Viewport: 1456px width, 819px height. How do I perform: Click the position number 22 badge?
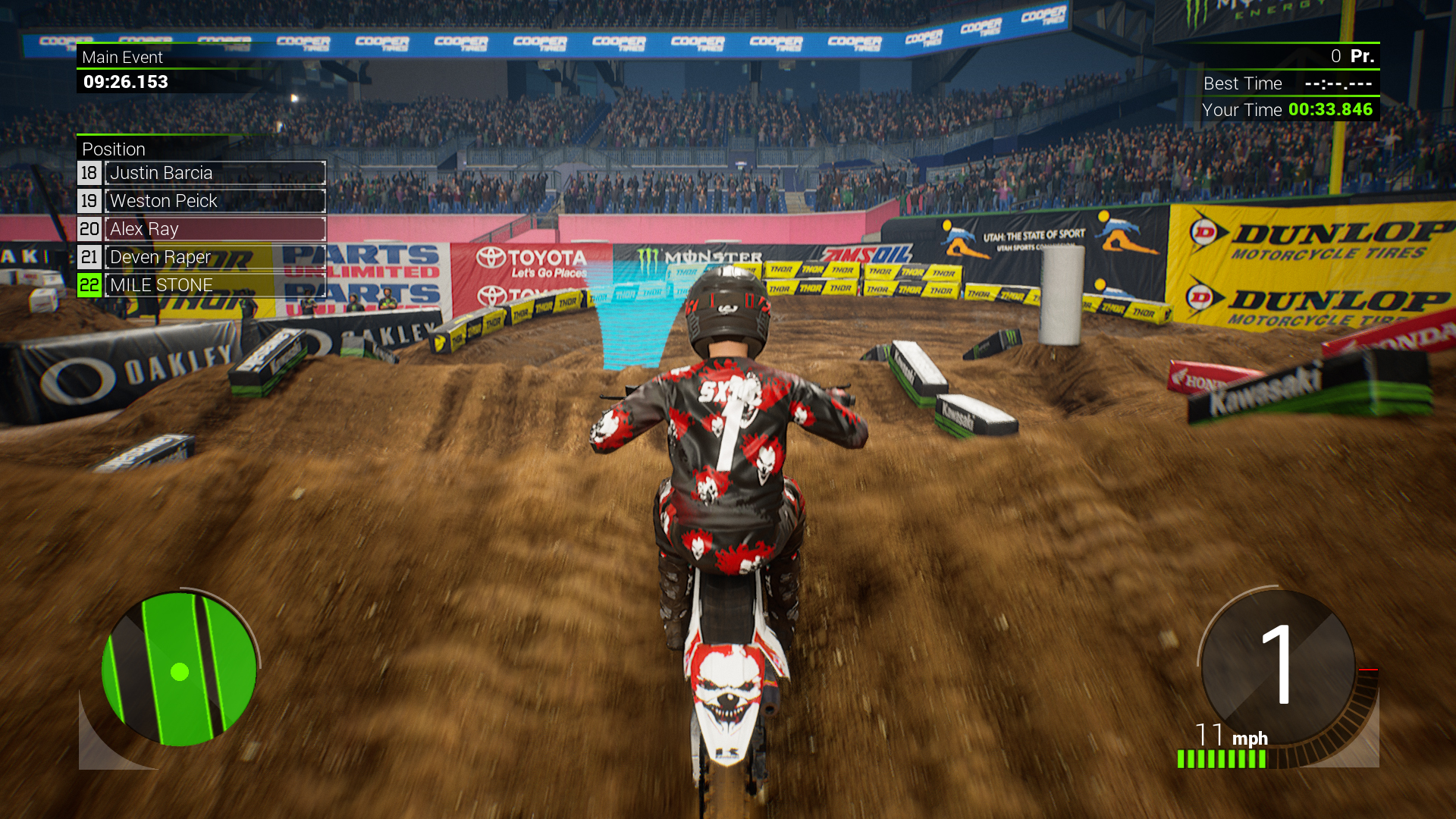(x=89, y=284)
